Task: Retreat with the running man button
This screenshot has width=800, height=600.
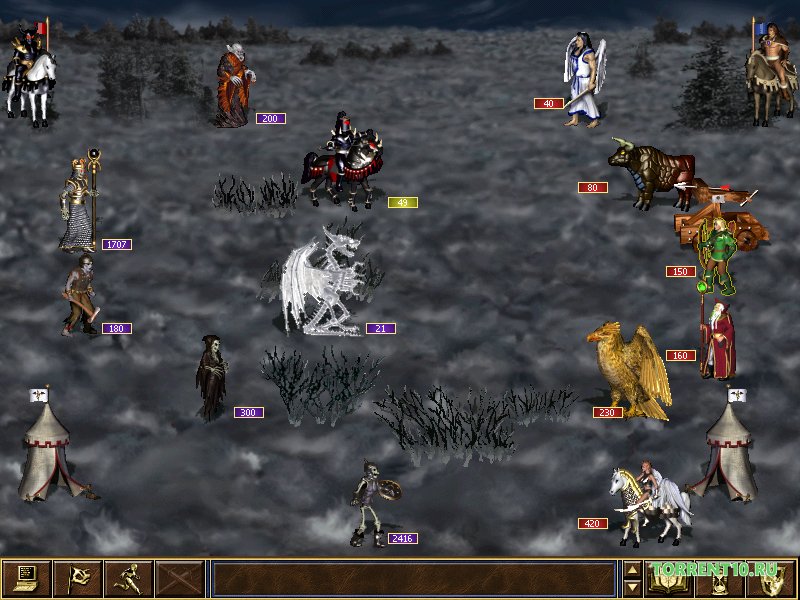Action: click(x=128, y=579)
